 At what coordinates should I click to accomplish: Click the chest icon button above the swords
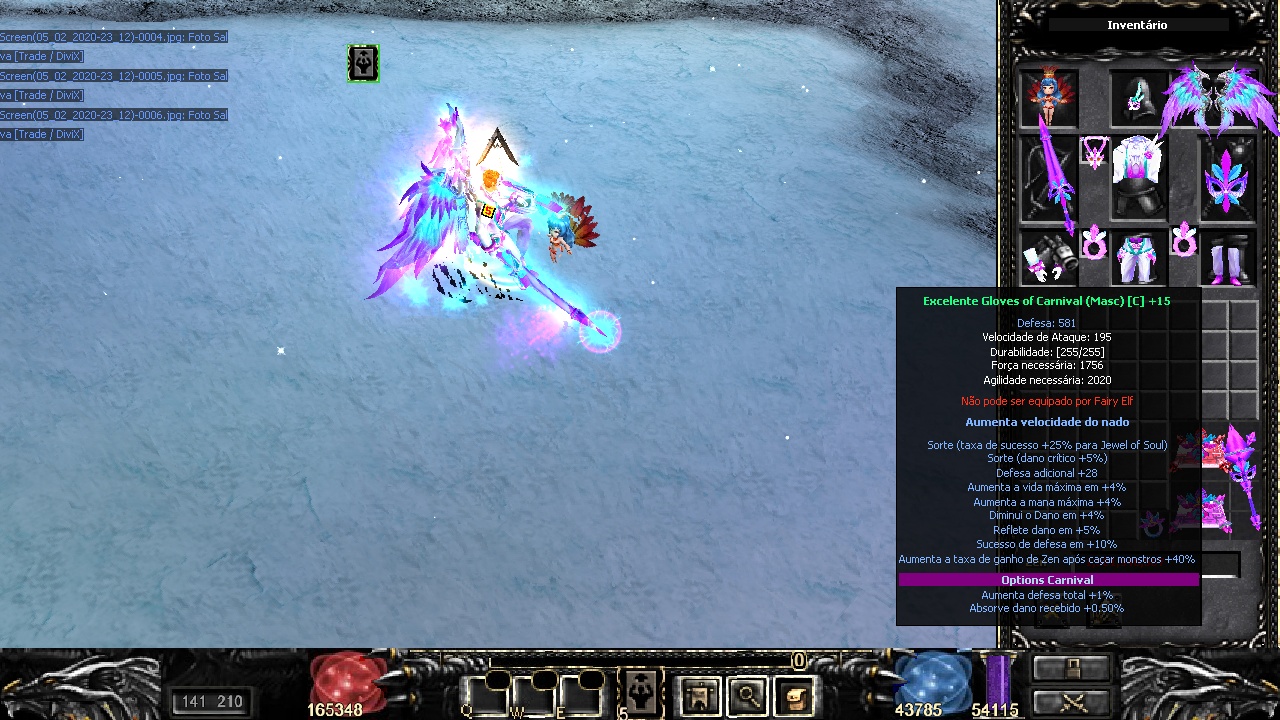coord(1071,668)
